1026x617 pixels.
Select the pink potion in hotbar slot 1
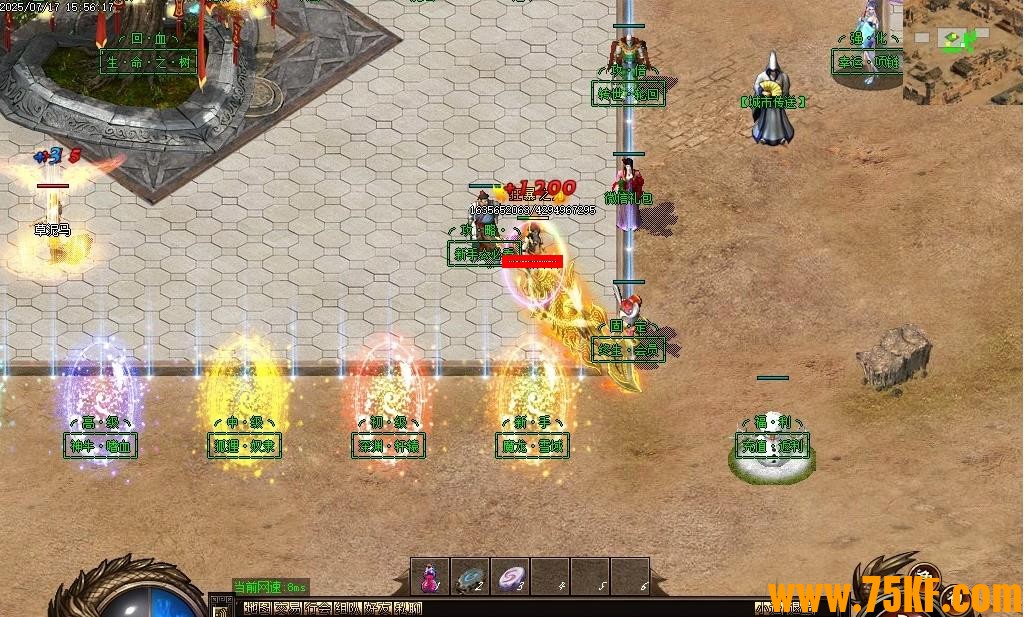[x=430, y=577]
